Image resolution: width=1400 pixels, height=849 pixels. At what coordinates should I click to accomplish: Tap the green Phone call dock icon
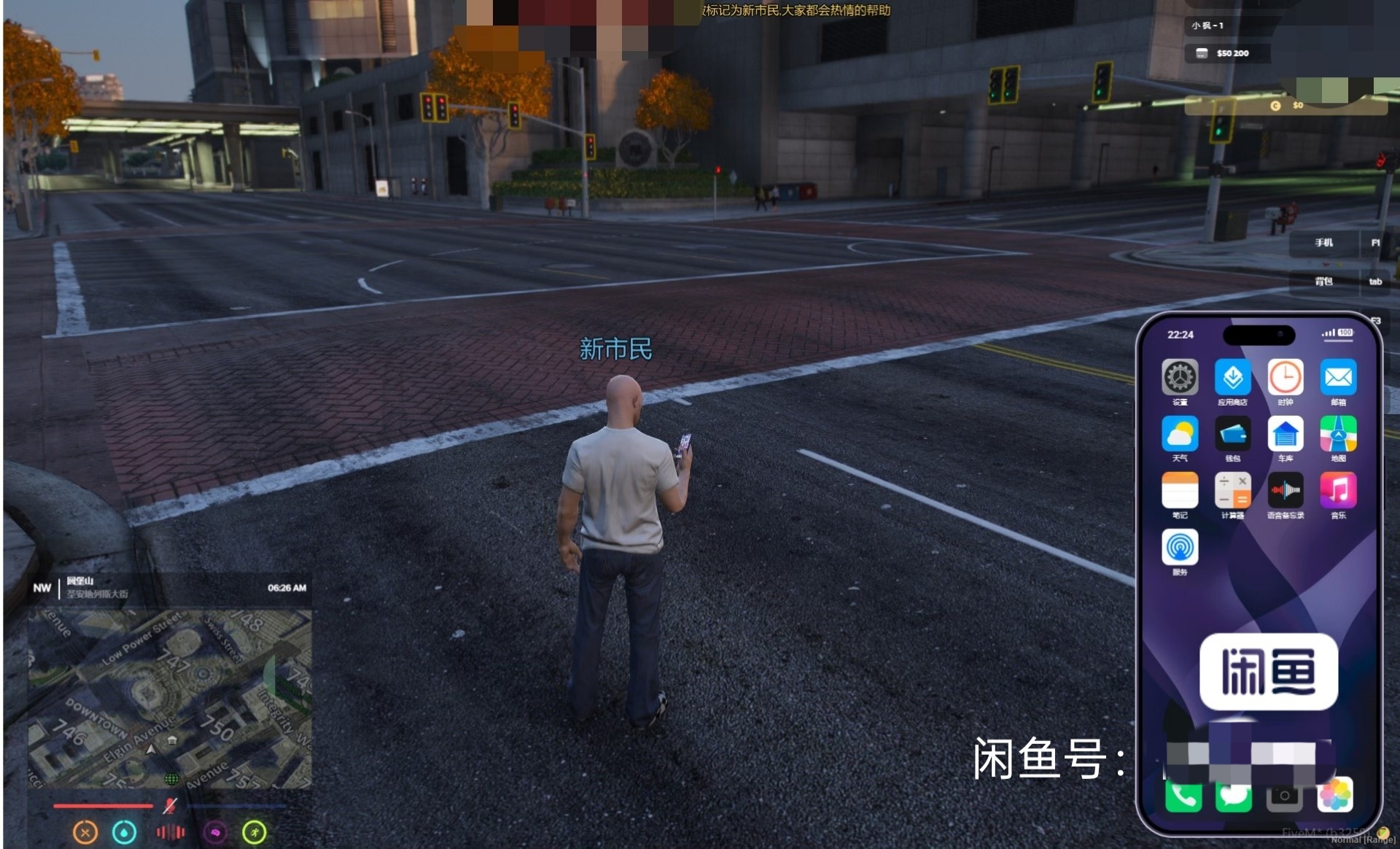point(1183,796)
